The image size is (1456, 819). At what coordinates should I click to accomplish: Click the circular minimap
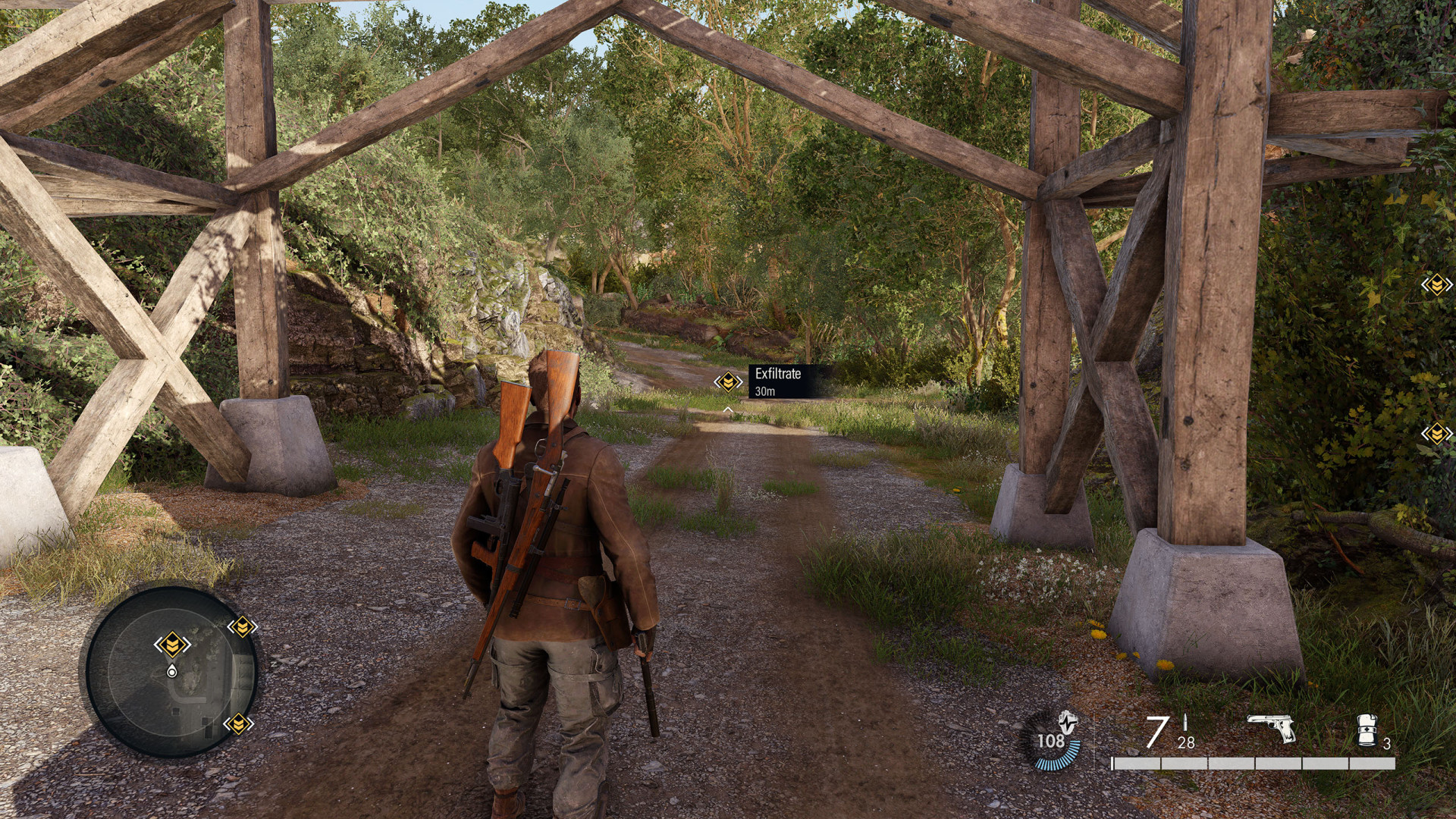click(171, 672)
